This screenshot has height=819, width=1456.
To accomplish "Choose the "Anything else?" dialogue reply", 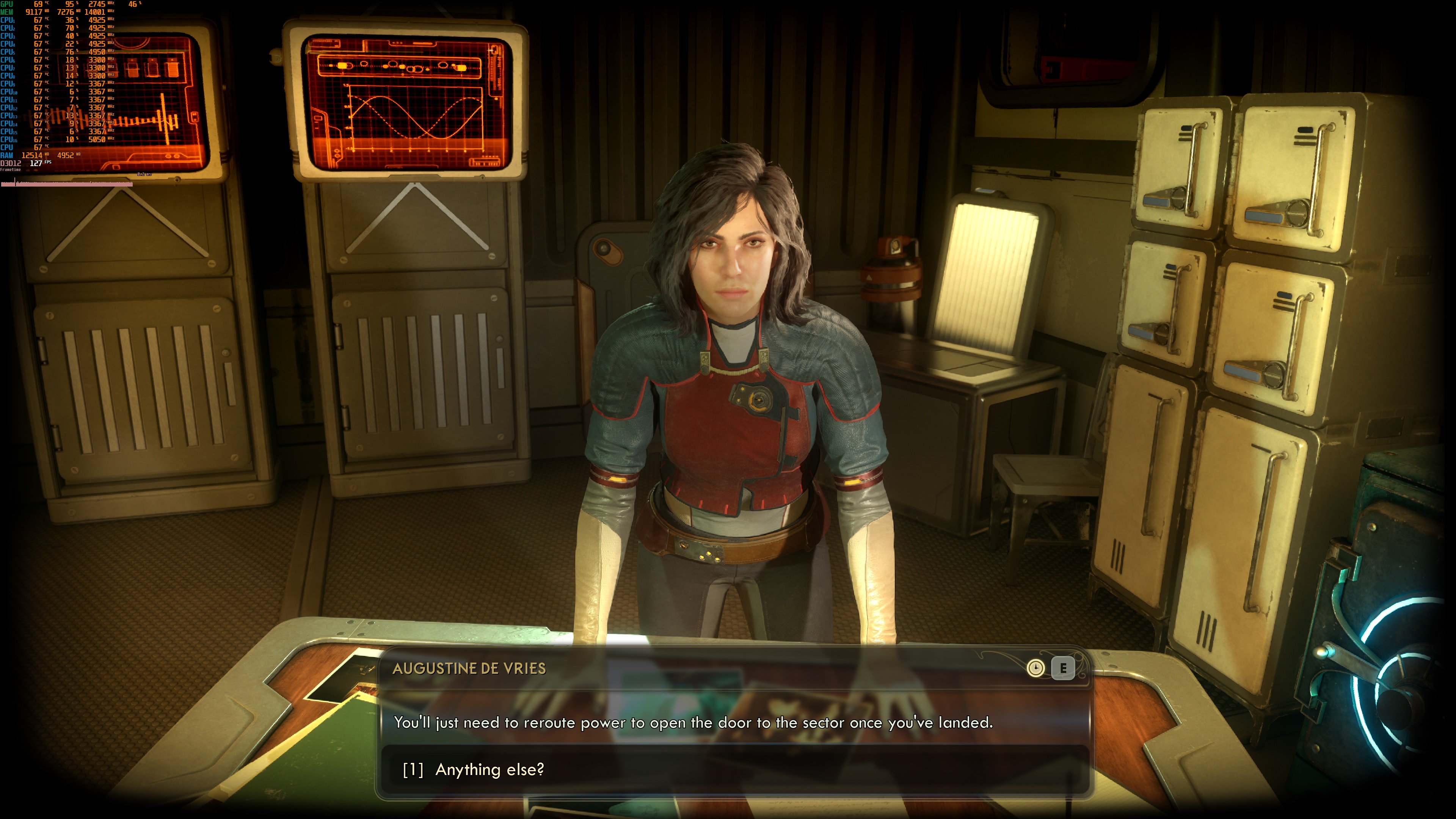I will click(490, 769).
